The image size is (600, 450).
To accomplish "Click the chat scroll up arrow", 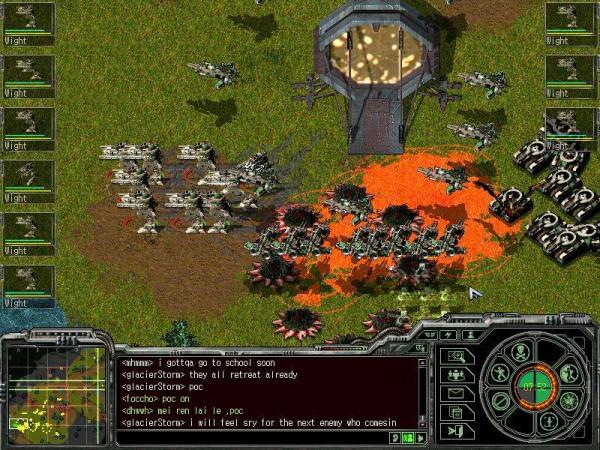I will [x=425, y=362].
